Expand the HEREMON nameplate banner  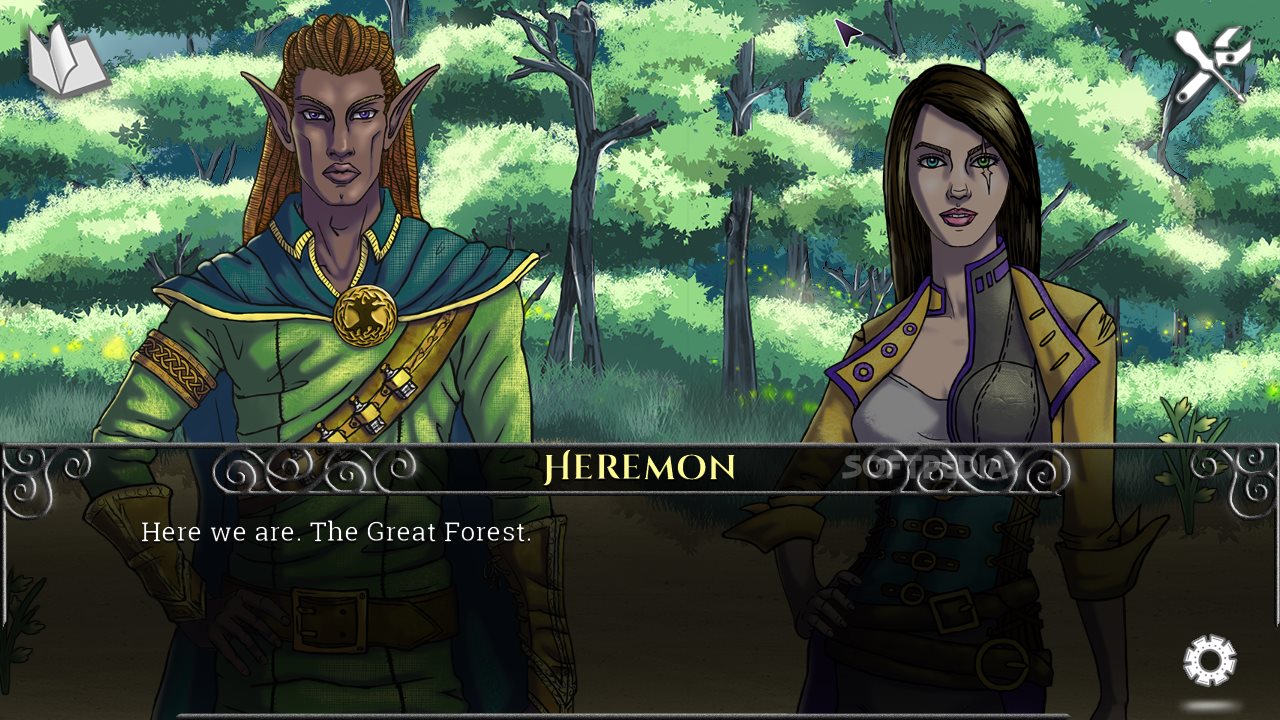640,465
